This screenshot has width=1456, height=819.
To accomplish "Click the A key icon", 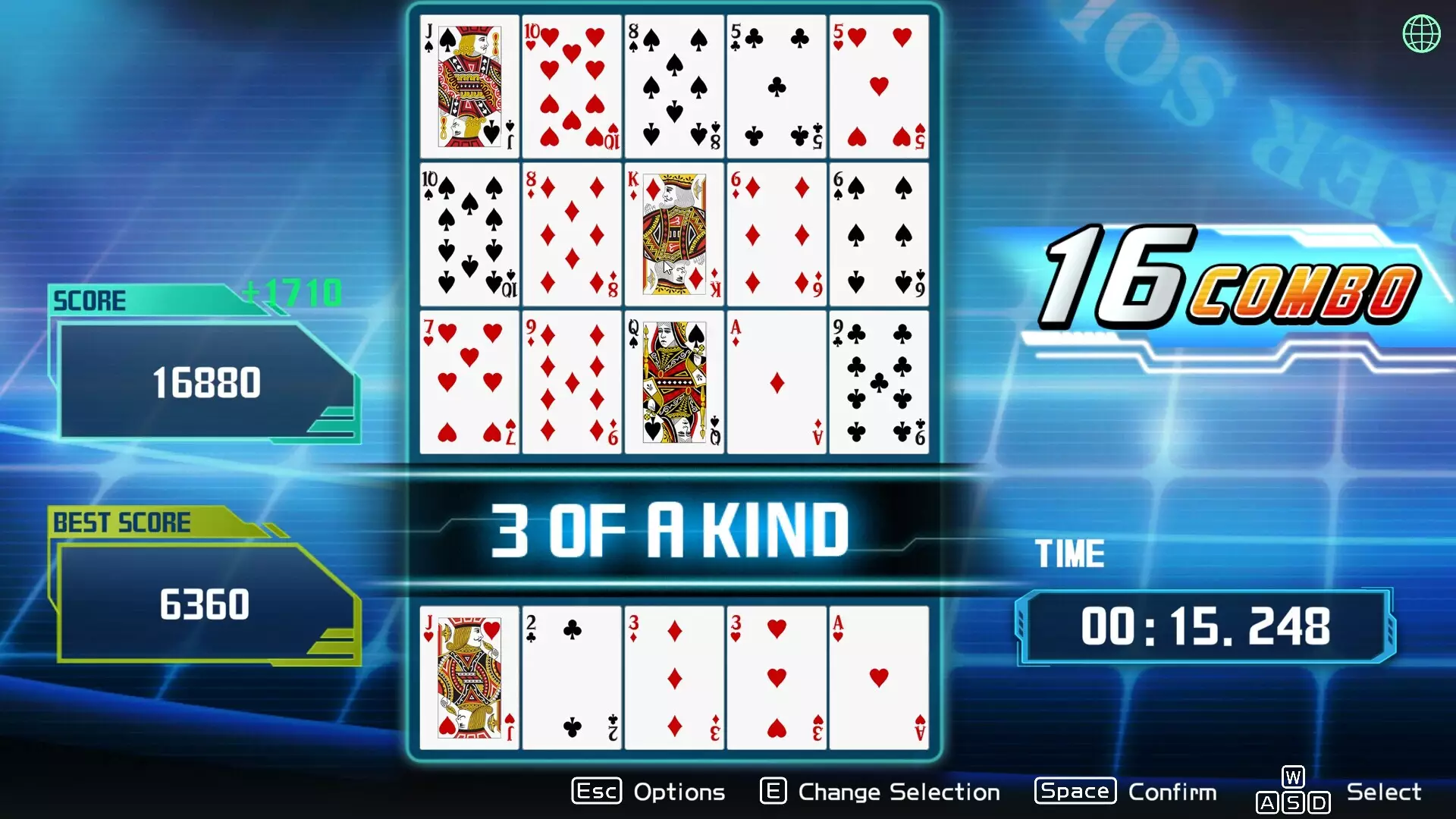I will (x=1267, y=802).
